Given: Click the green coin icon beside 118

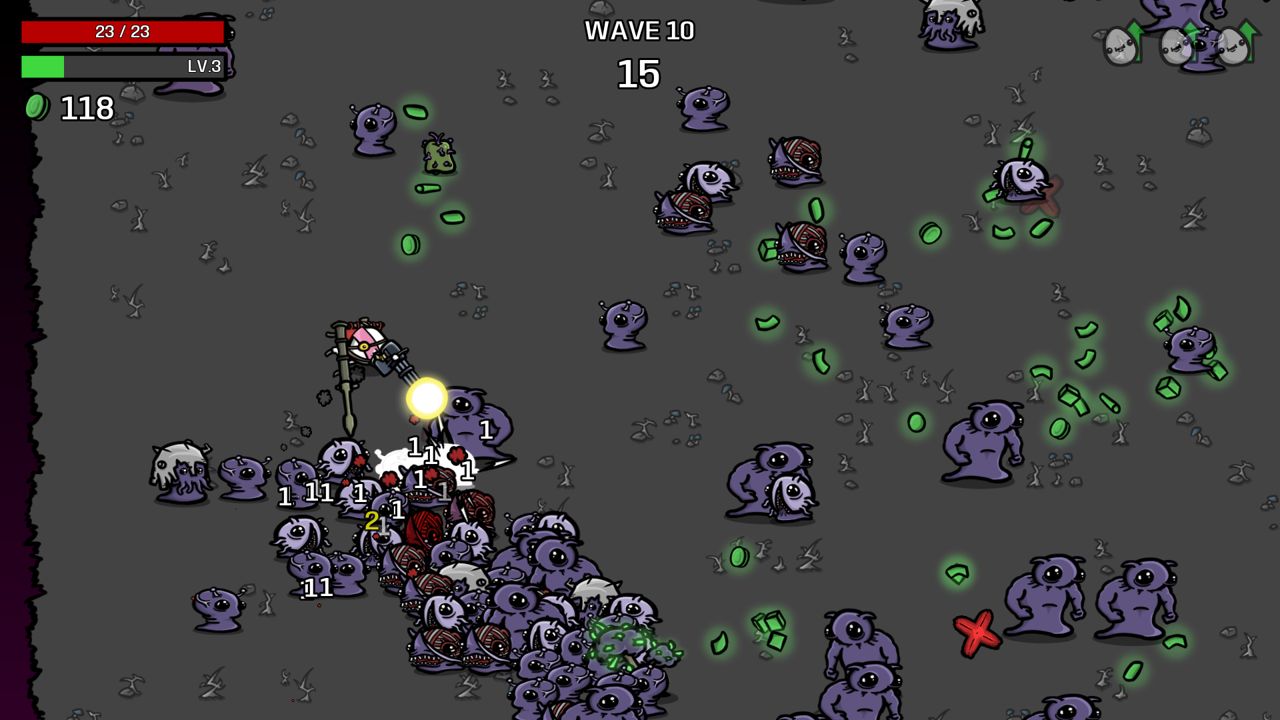Looking at the screenshot, I should 36,105.
